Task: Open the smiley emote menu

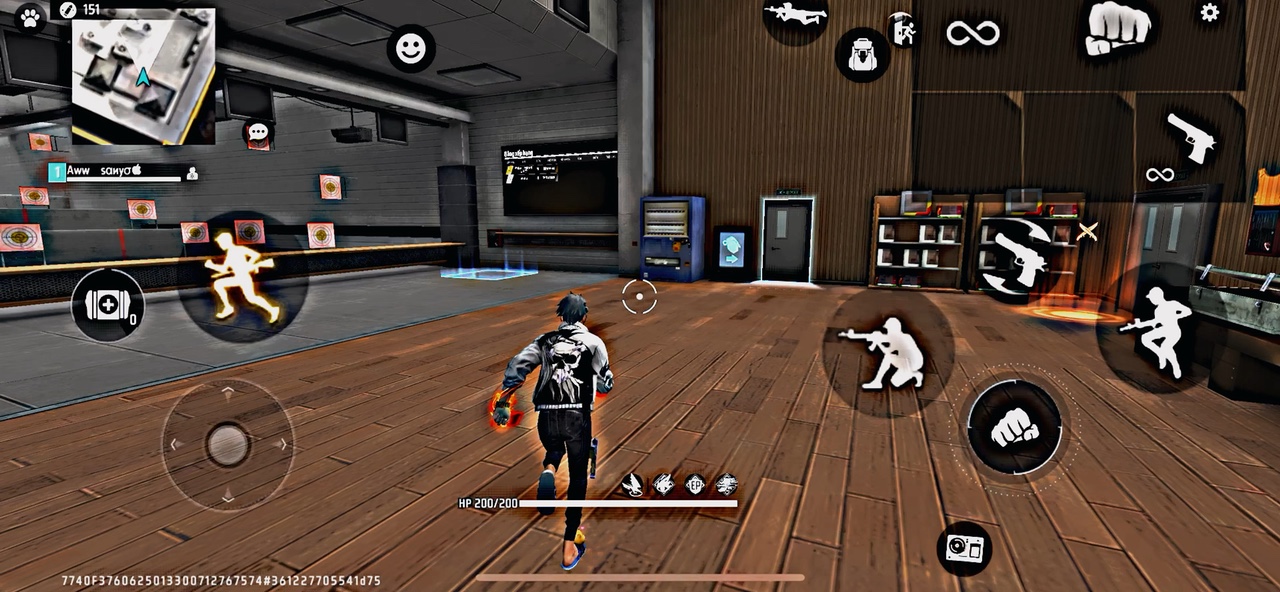Action: (411, 48)
